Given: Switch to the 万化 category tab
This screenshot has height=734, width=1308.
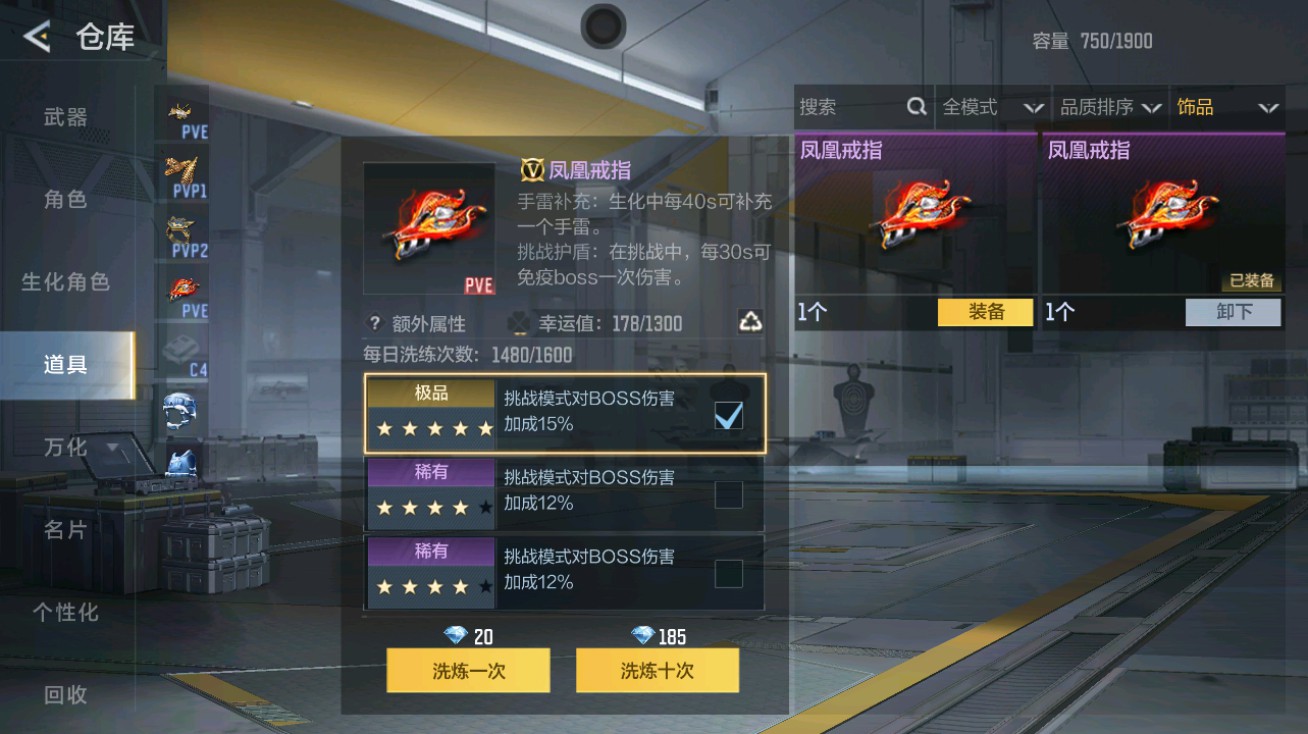Looking at the screenshot, I should (x=63, y=447).
